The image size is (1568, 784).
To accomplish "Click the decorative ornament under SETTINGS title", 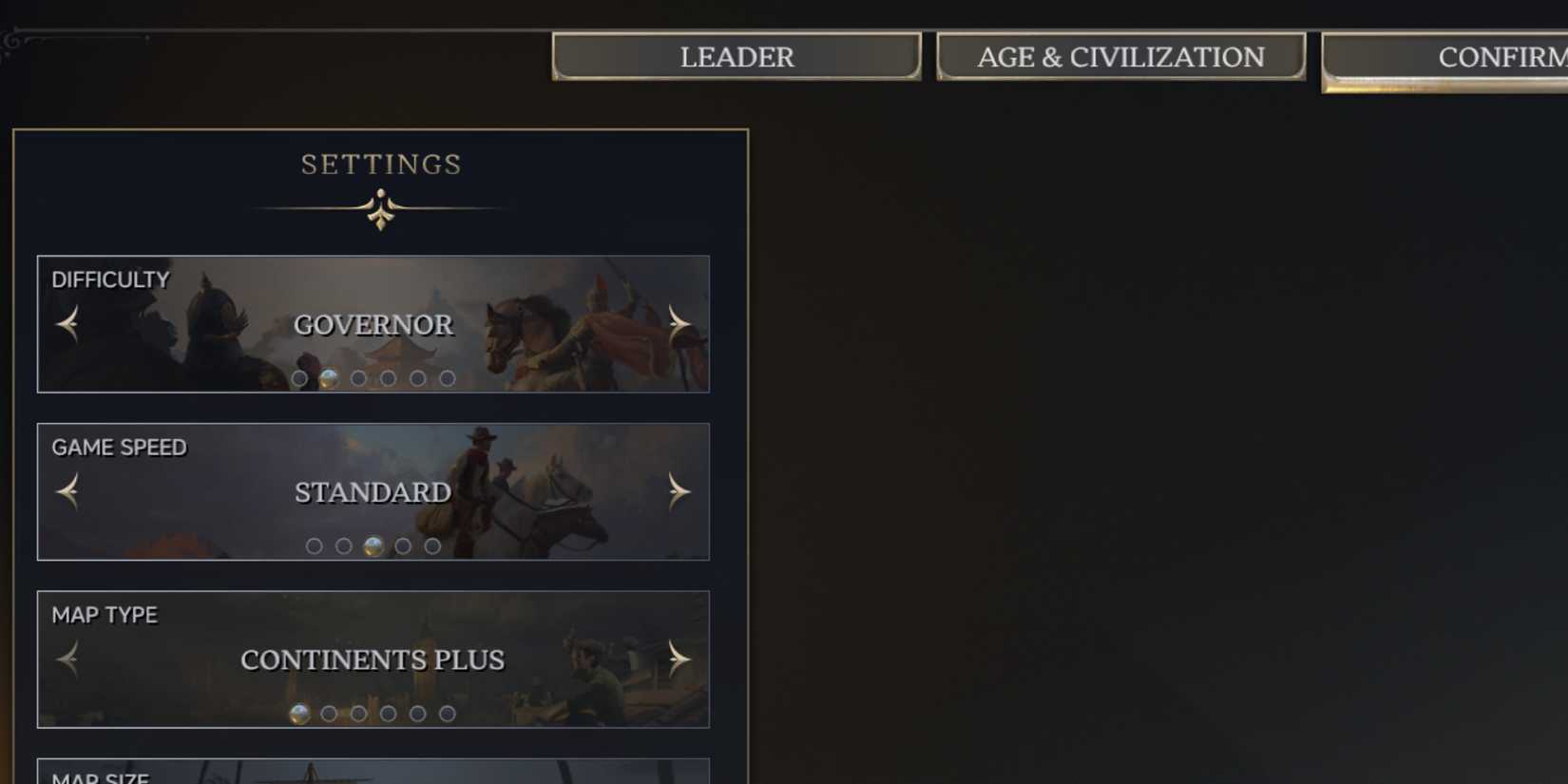I will click(381, 207).
